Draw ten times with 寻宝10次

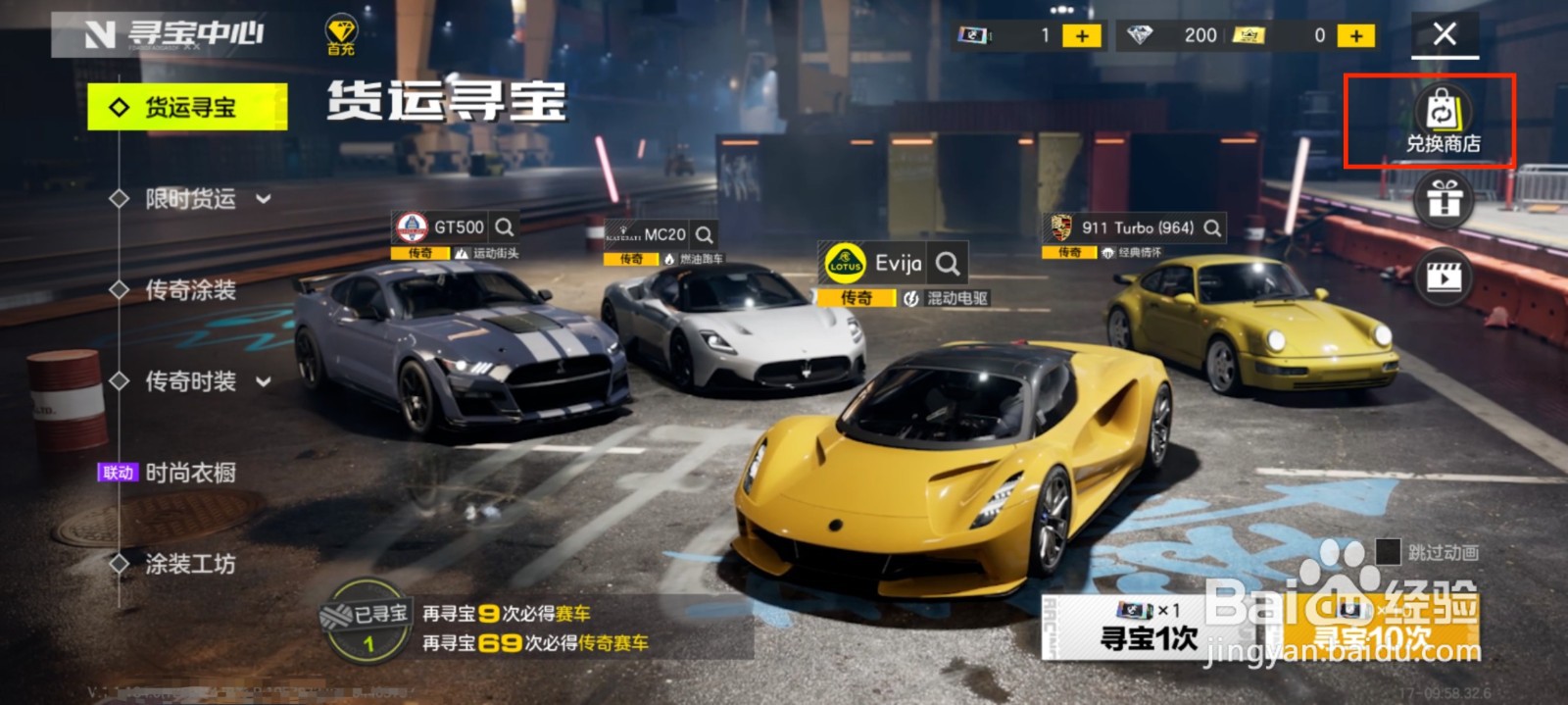(1372, 628)
